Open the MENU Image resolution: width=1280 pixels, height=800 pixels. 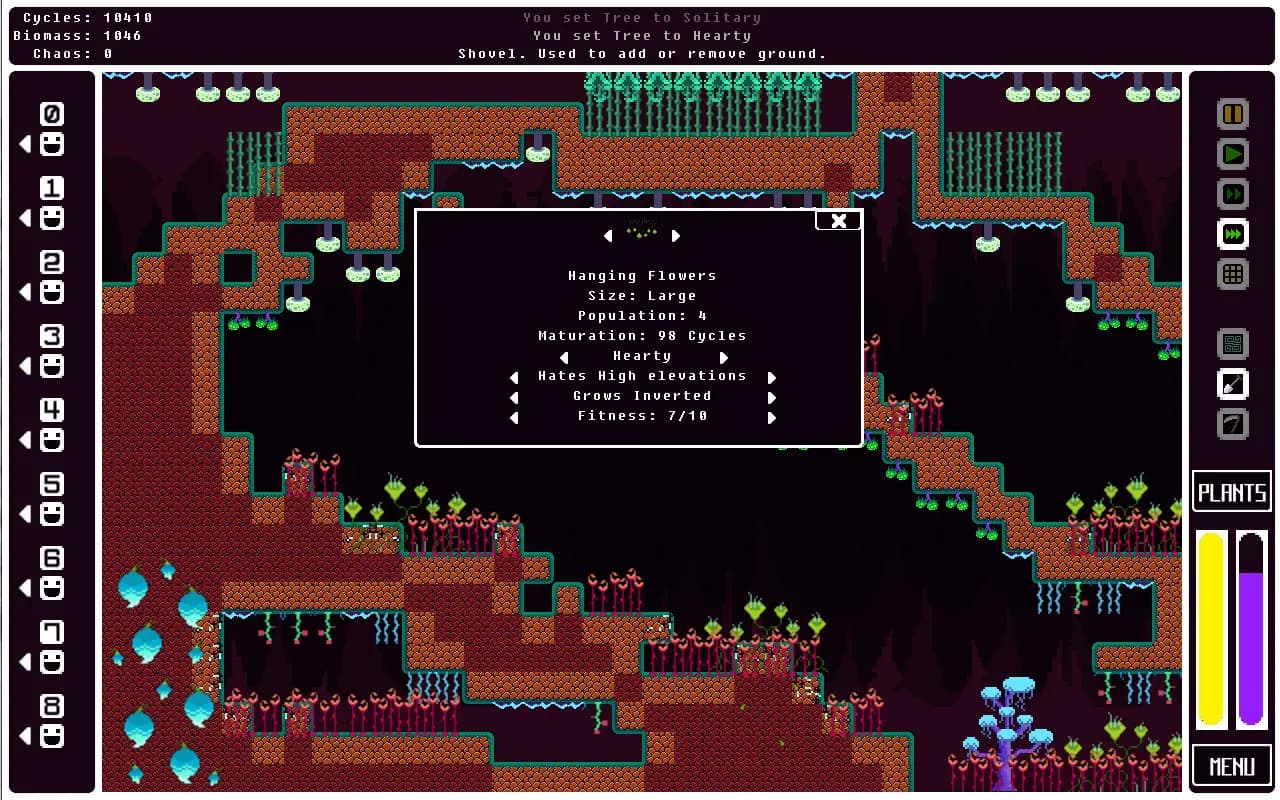tap(1232, 767)
